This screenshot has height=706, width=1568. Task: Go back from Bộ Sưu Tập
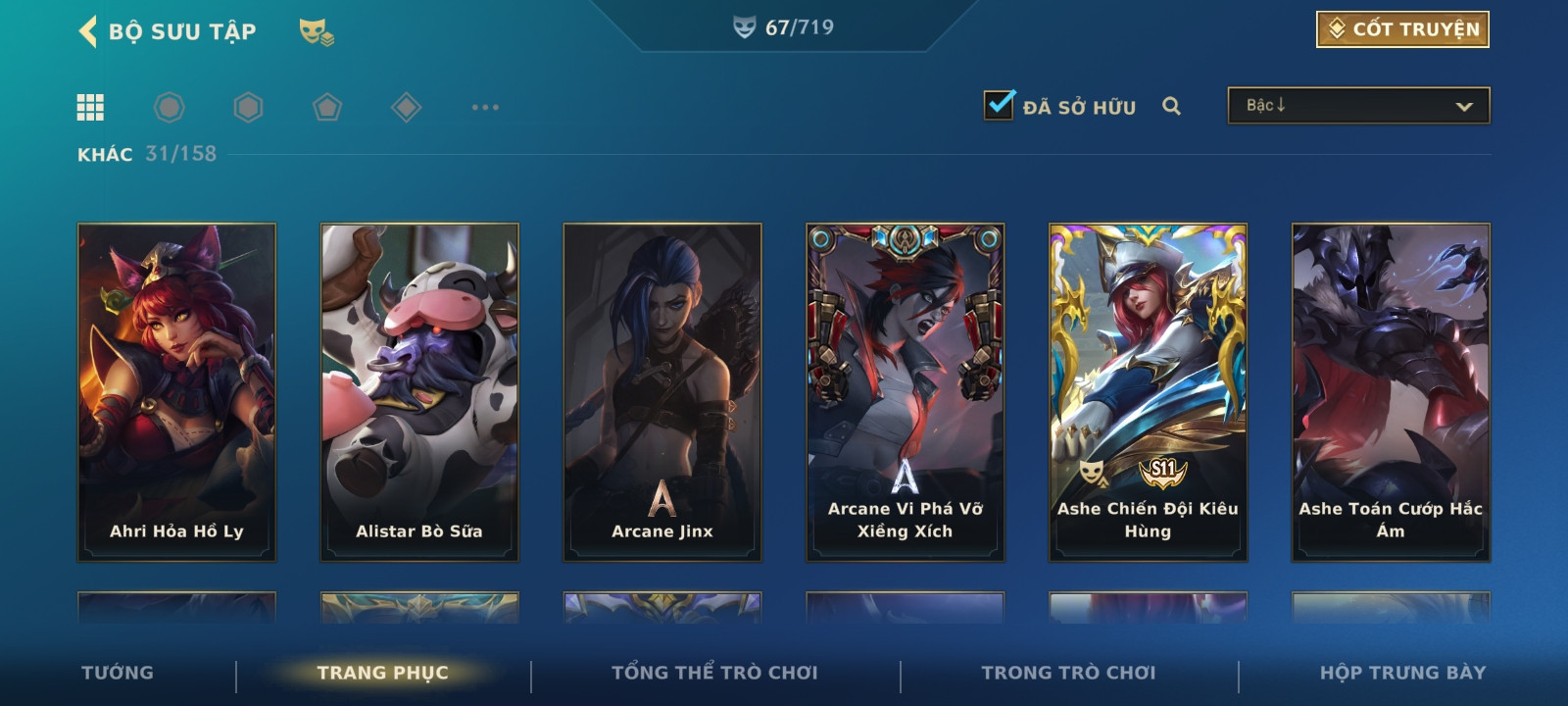pyautogui.click(x=88, y=31)
